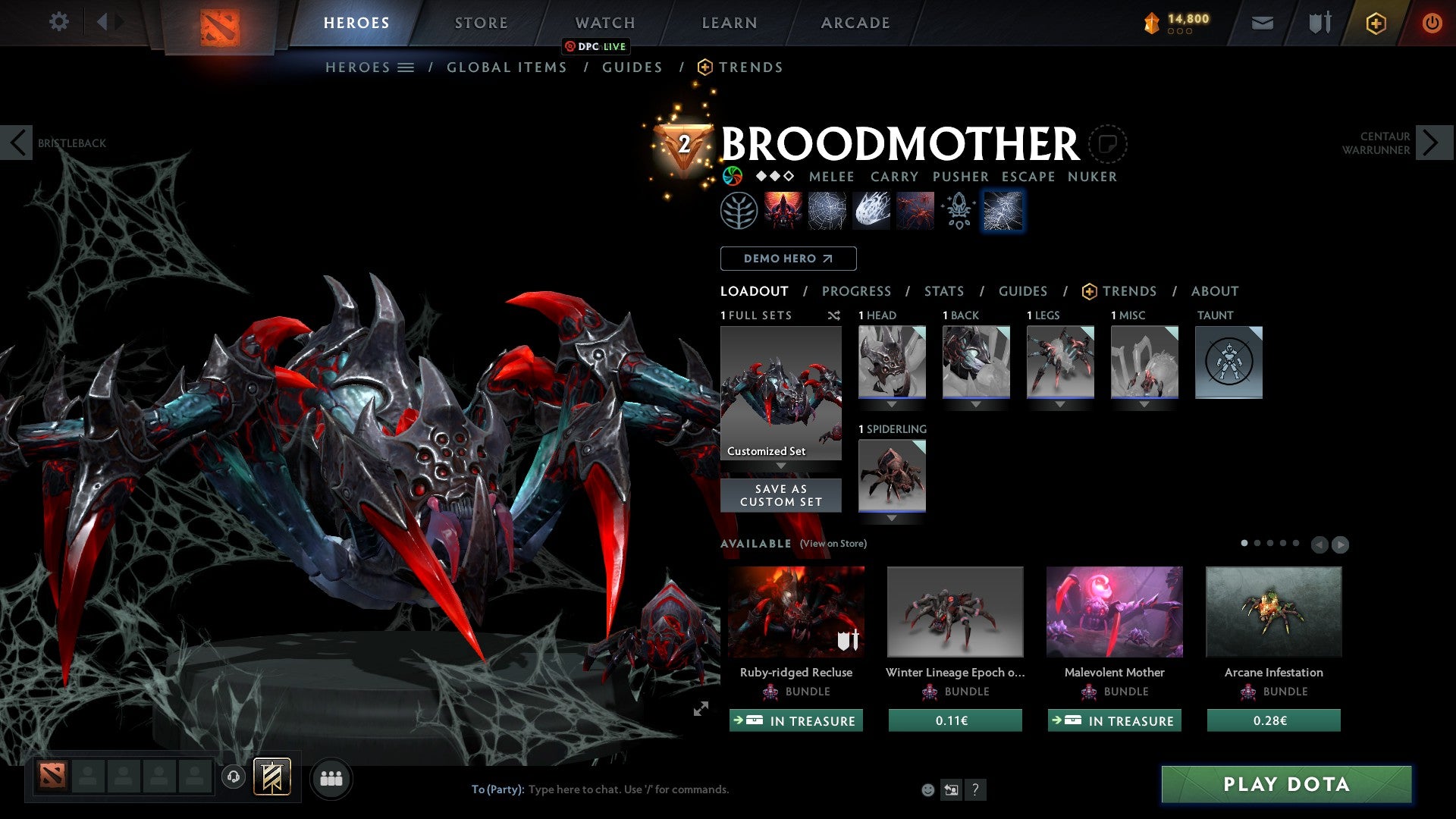Click the DEMO HERO button
Screen dimensions: 1456x819
click(787, 259)
